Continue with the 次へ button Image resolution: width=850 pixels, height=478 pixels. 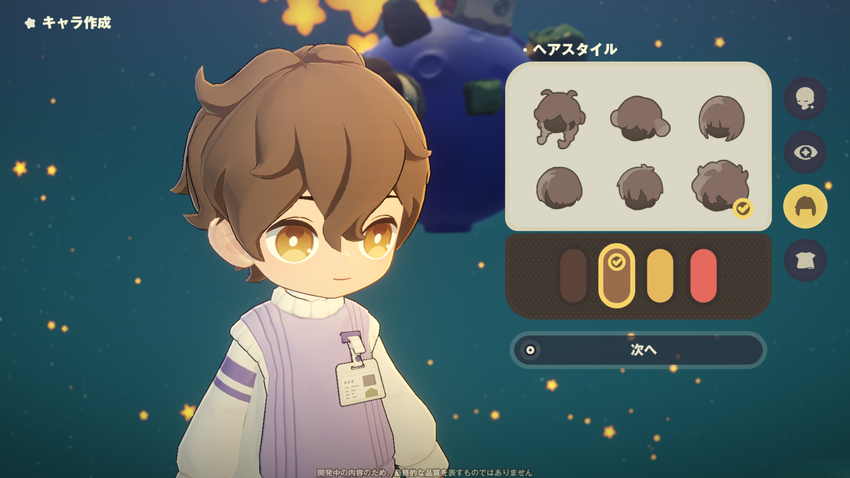pyautogui.click(x=638, y=350)
